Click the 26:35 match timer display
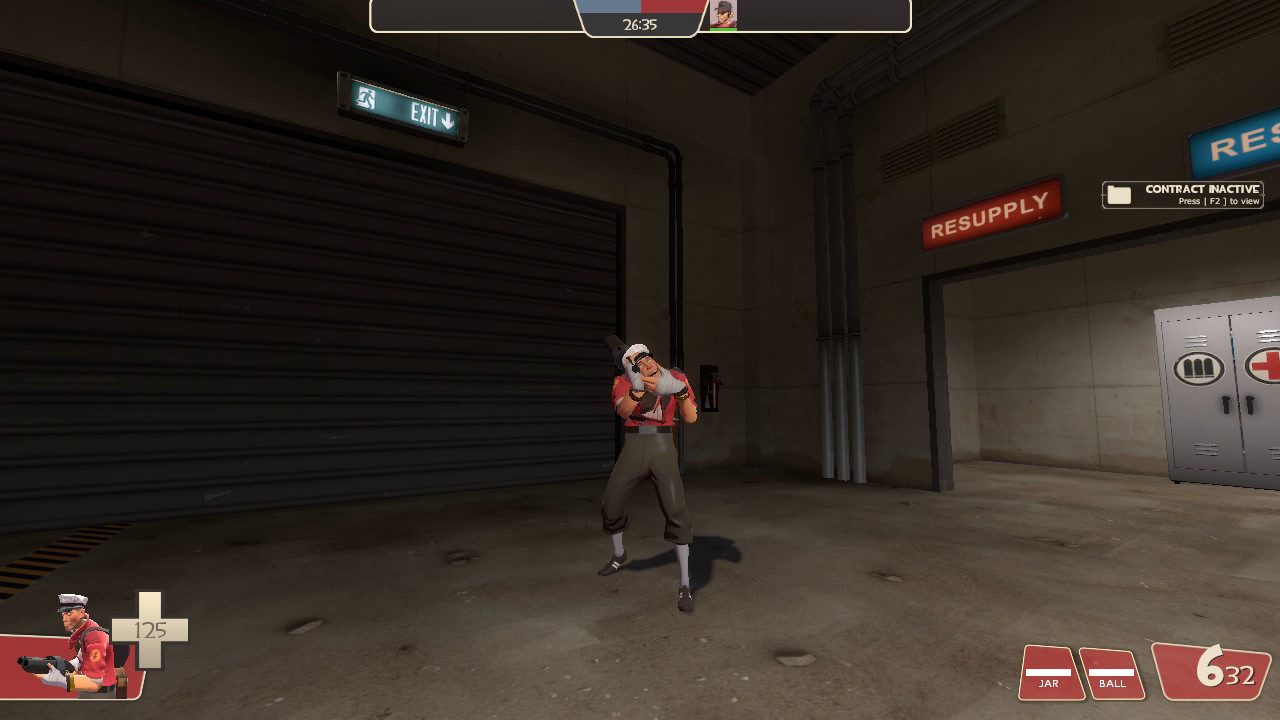The height and width of the screenshot is (720, 1280). pos(638,23)
